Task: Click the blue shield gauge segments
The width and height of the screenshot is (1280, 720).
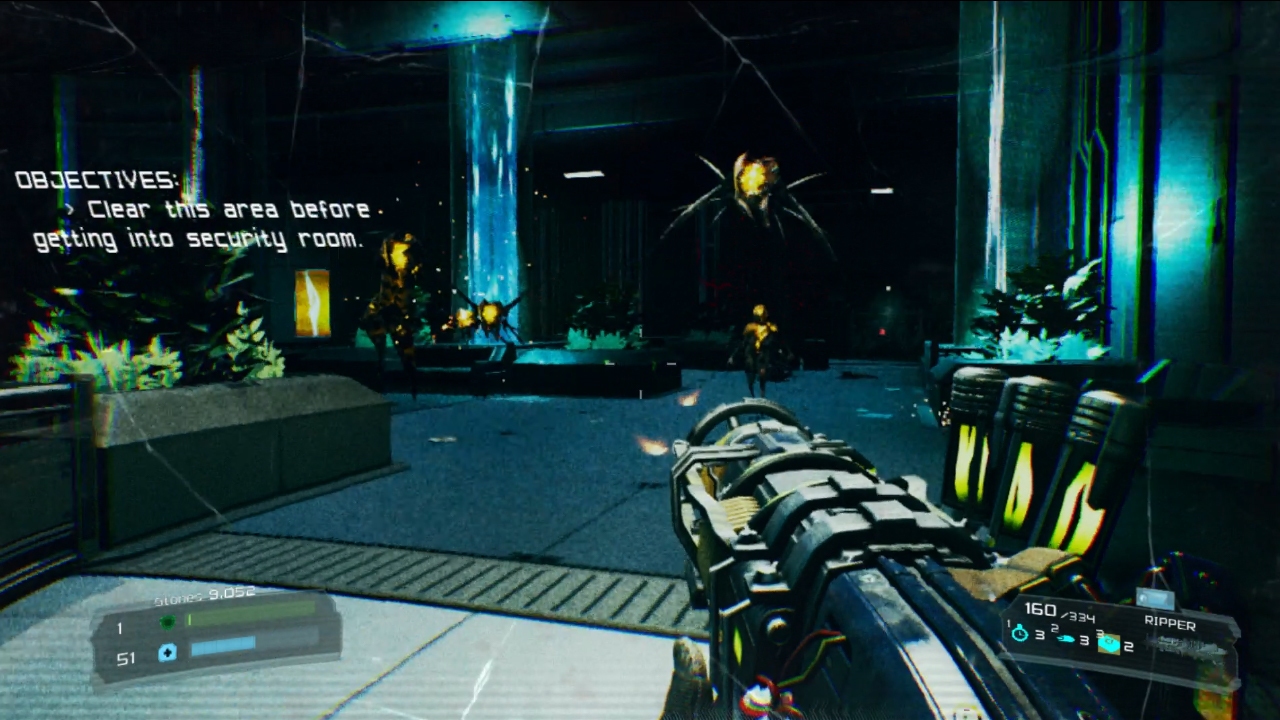Action: pos(222,648)
